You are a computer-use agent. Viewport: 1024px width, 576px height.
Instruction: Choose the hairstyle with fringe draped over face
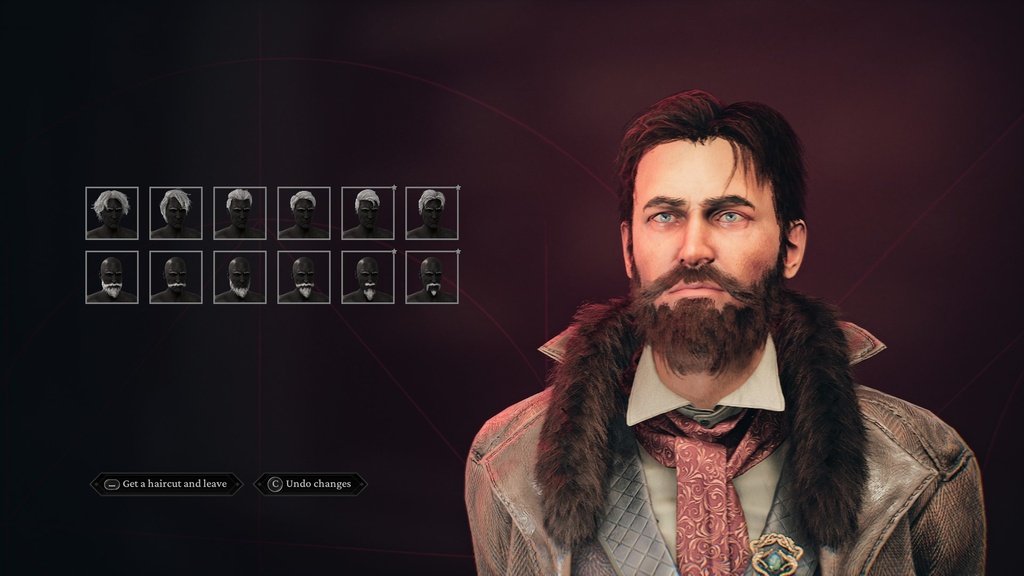tap(176, 213)
